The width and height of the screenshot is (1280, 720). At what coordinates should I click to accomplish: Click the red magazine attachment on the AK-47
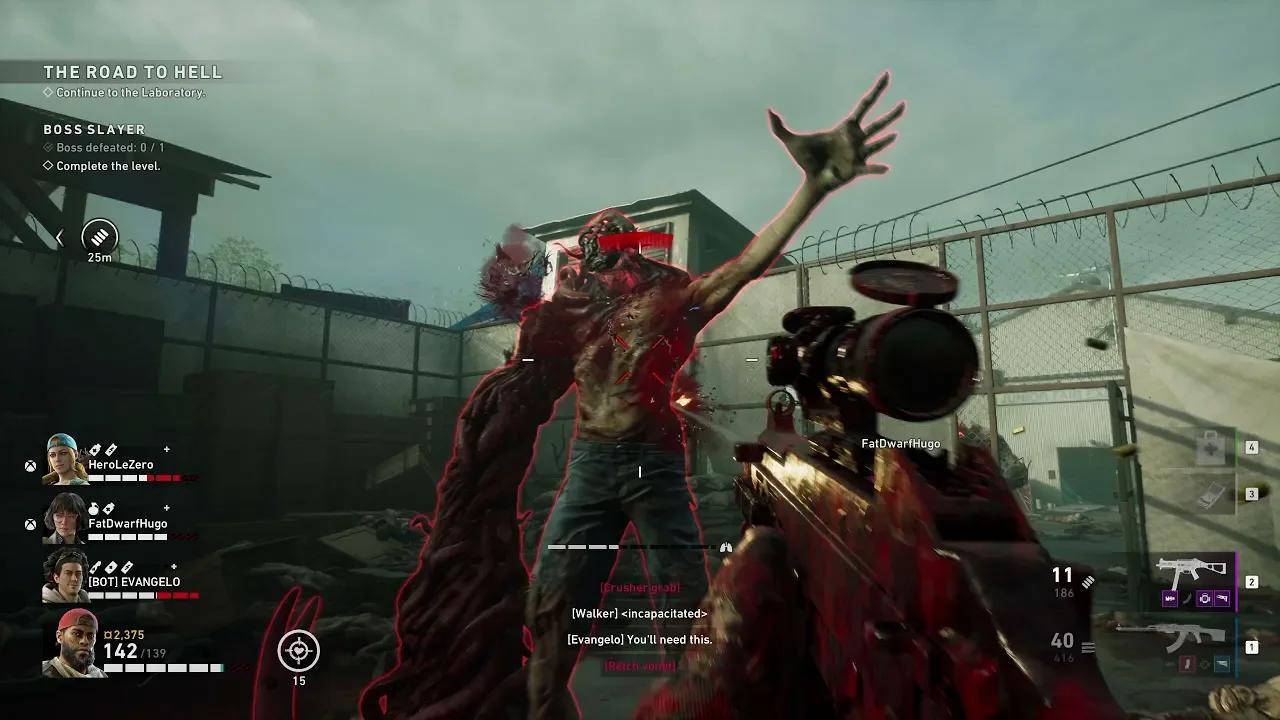pyautogui.click(x=1187, y=664)
